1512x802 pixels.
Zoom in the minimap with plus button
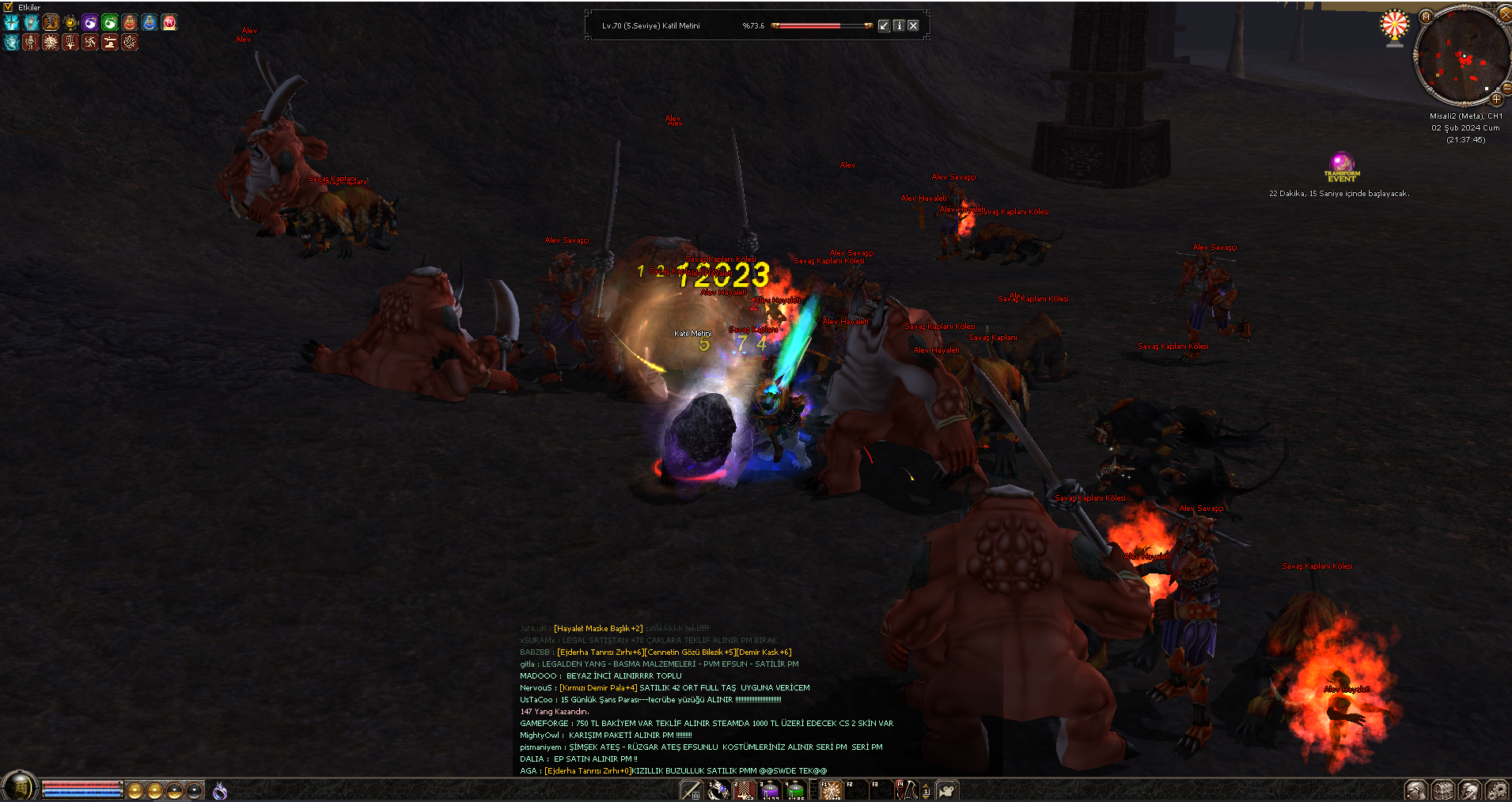(x=1496, y=100)
